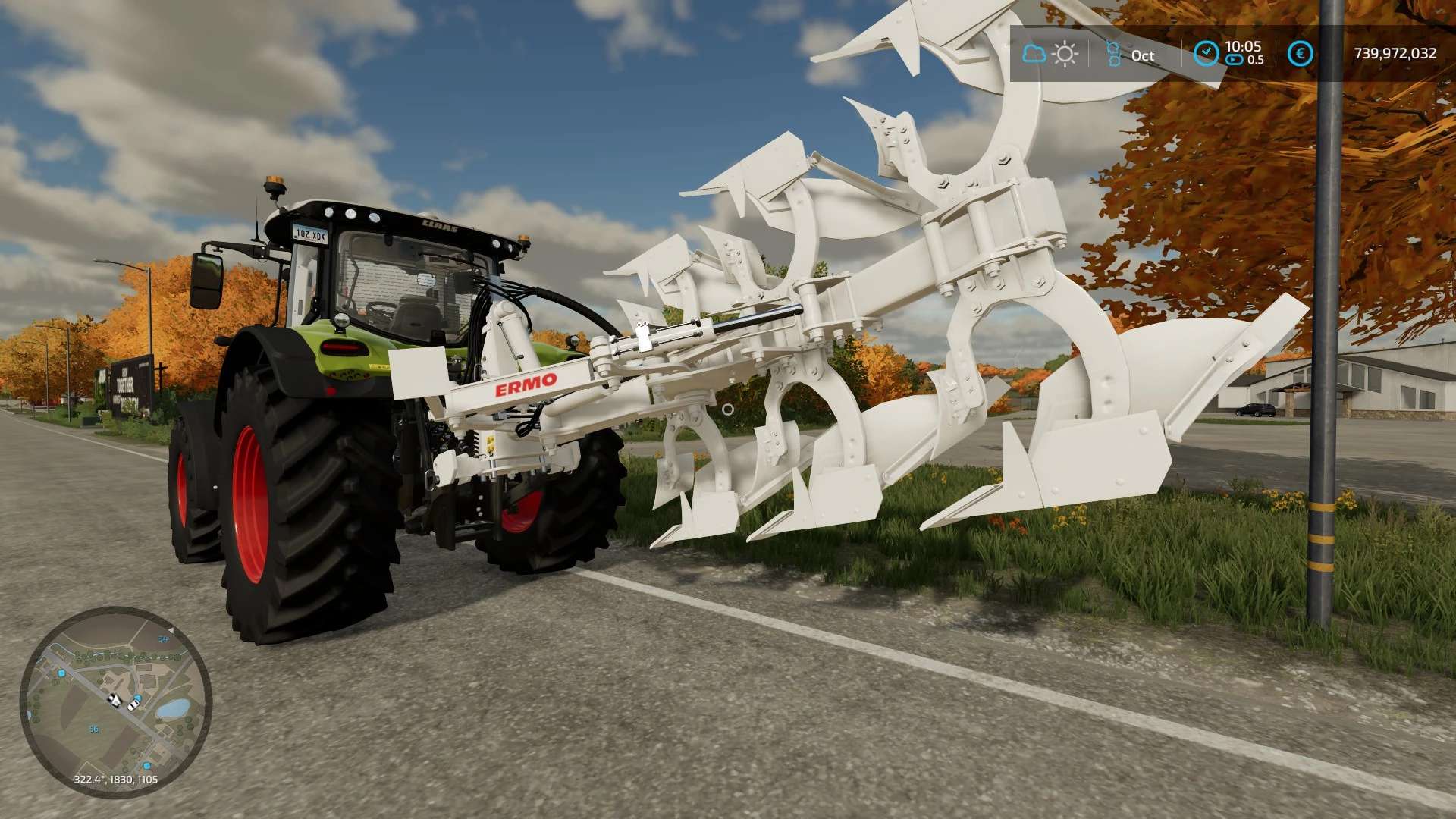Open the euro money icon
This screenshot has width=1456, height=819.
1300,54
